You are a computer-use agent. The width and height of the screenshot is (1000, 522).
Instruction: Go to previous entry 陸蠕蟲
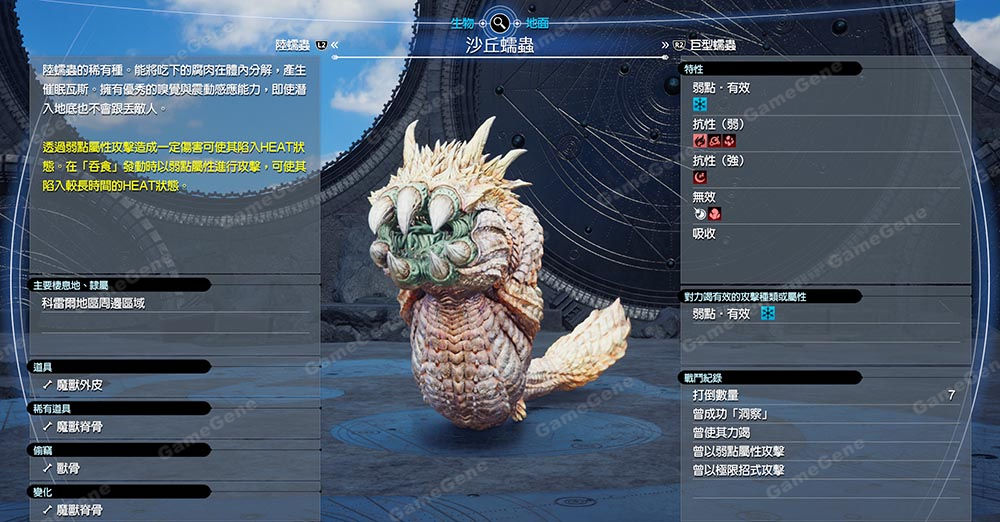pyautogui.click(x=296, y=45)
